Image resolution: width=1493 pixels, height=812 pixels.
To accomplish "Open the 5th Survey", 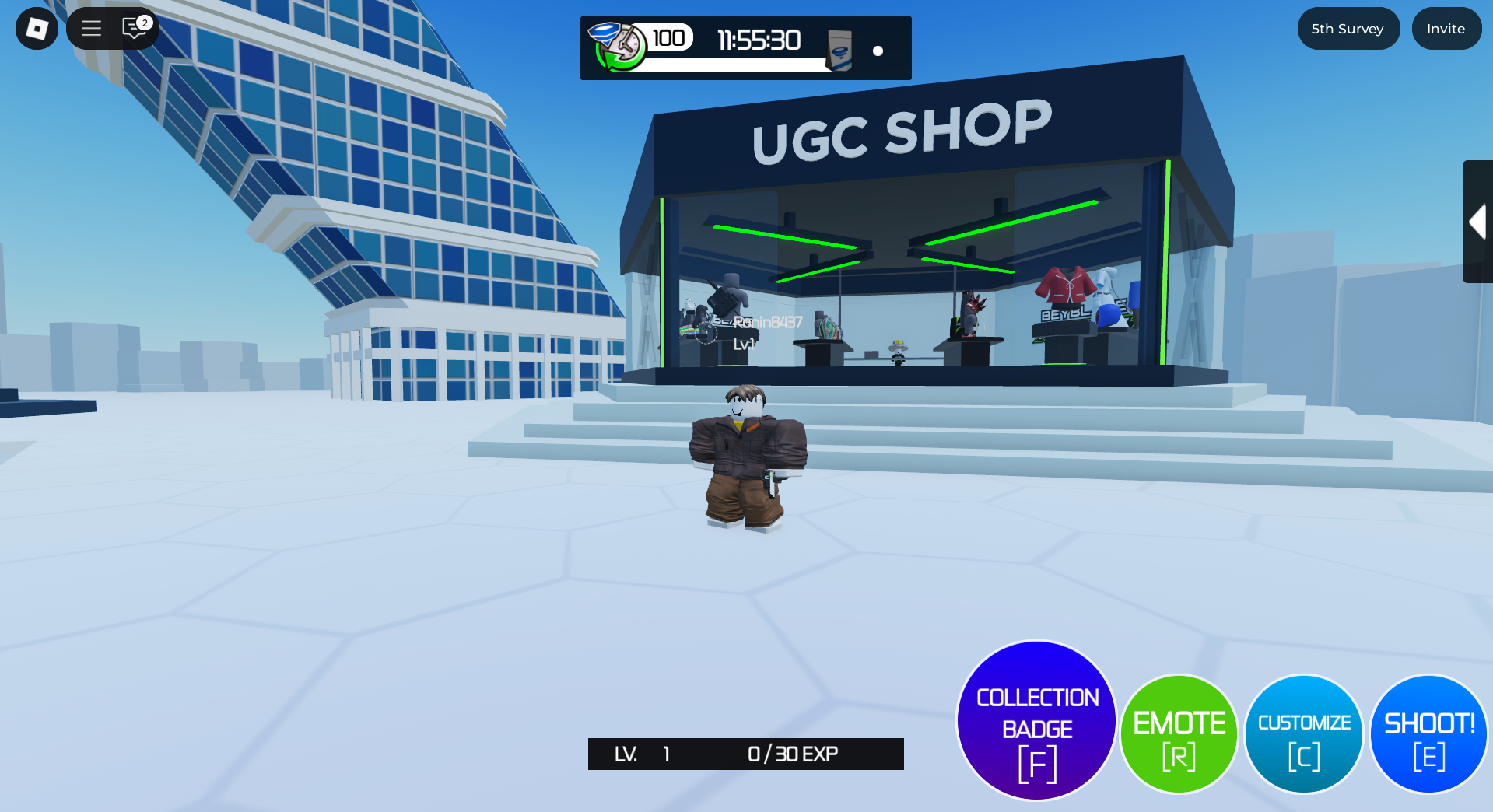I will [x=1348, y=29].
